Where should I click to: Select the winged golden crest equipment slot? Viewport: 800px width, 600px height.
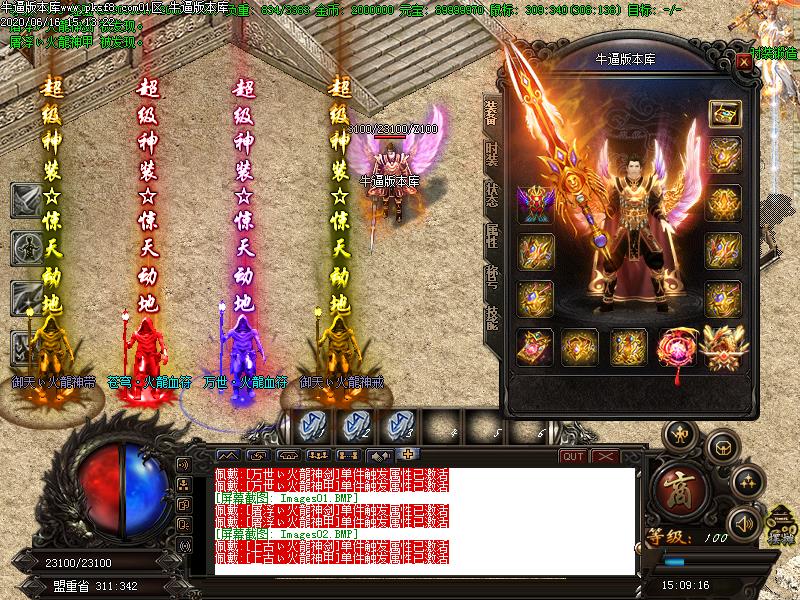(724, 347)
